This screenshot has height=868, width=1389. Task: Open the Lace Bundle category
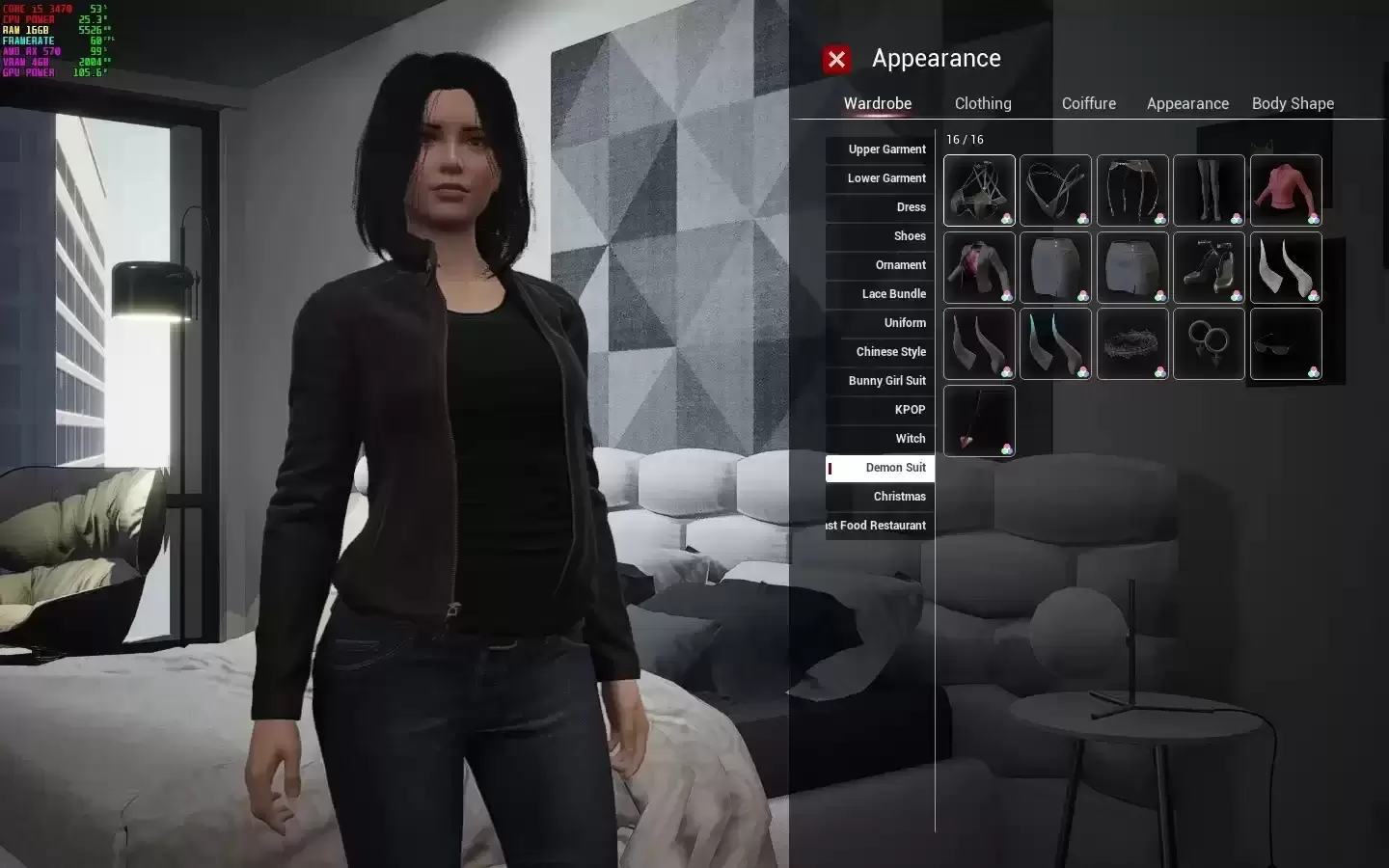click(x=881, y=294)
